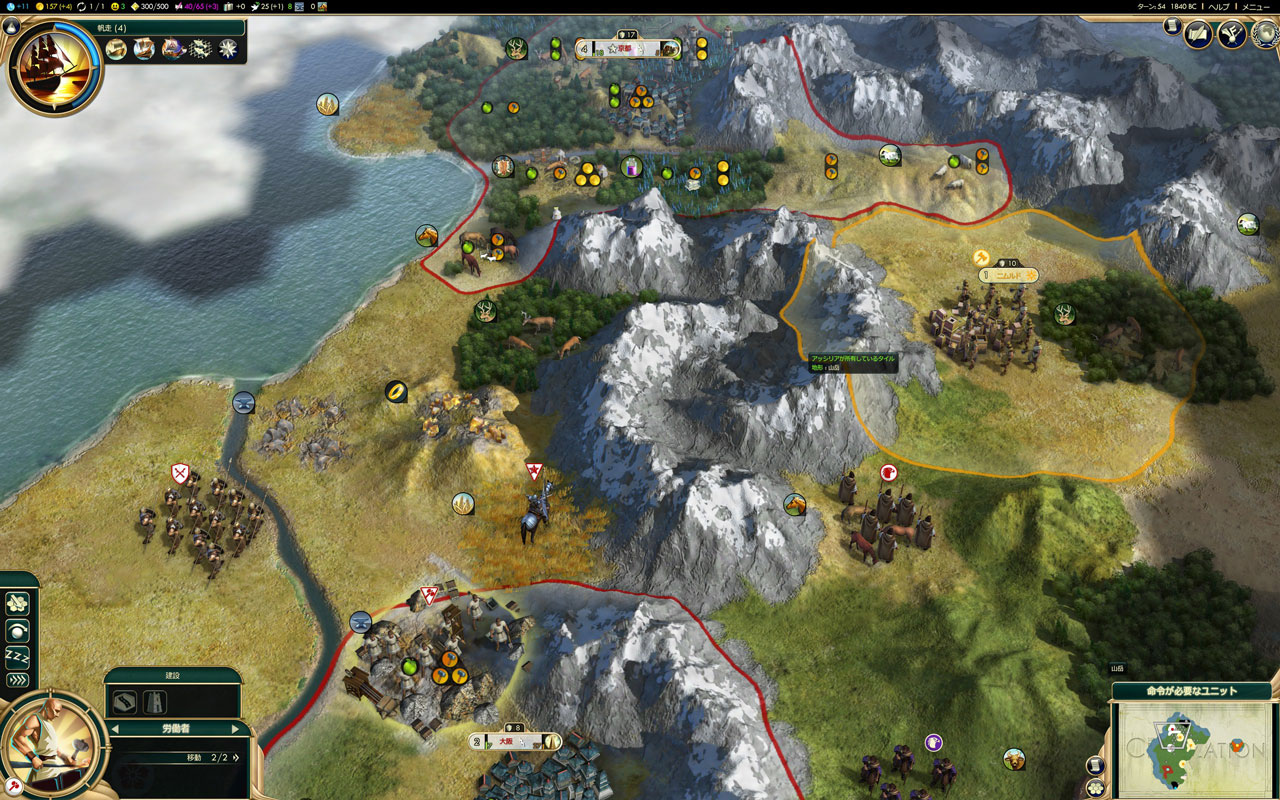
Task: Cycle to previous unit with left arrow
Action: point(113,729)
